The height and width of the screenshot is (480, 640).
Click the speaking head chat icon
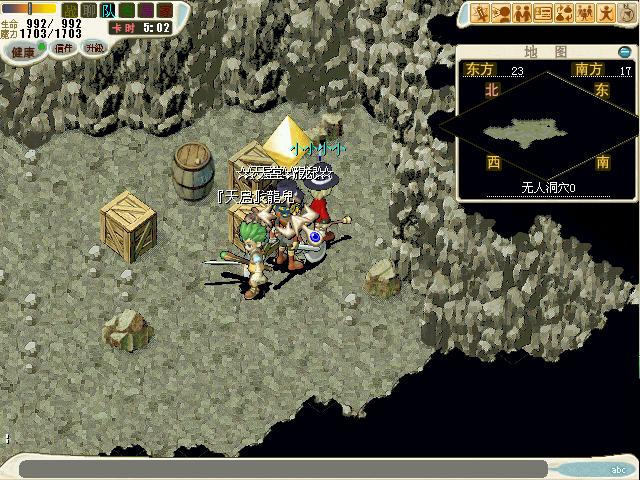click(501, 13)
